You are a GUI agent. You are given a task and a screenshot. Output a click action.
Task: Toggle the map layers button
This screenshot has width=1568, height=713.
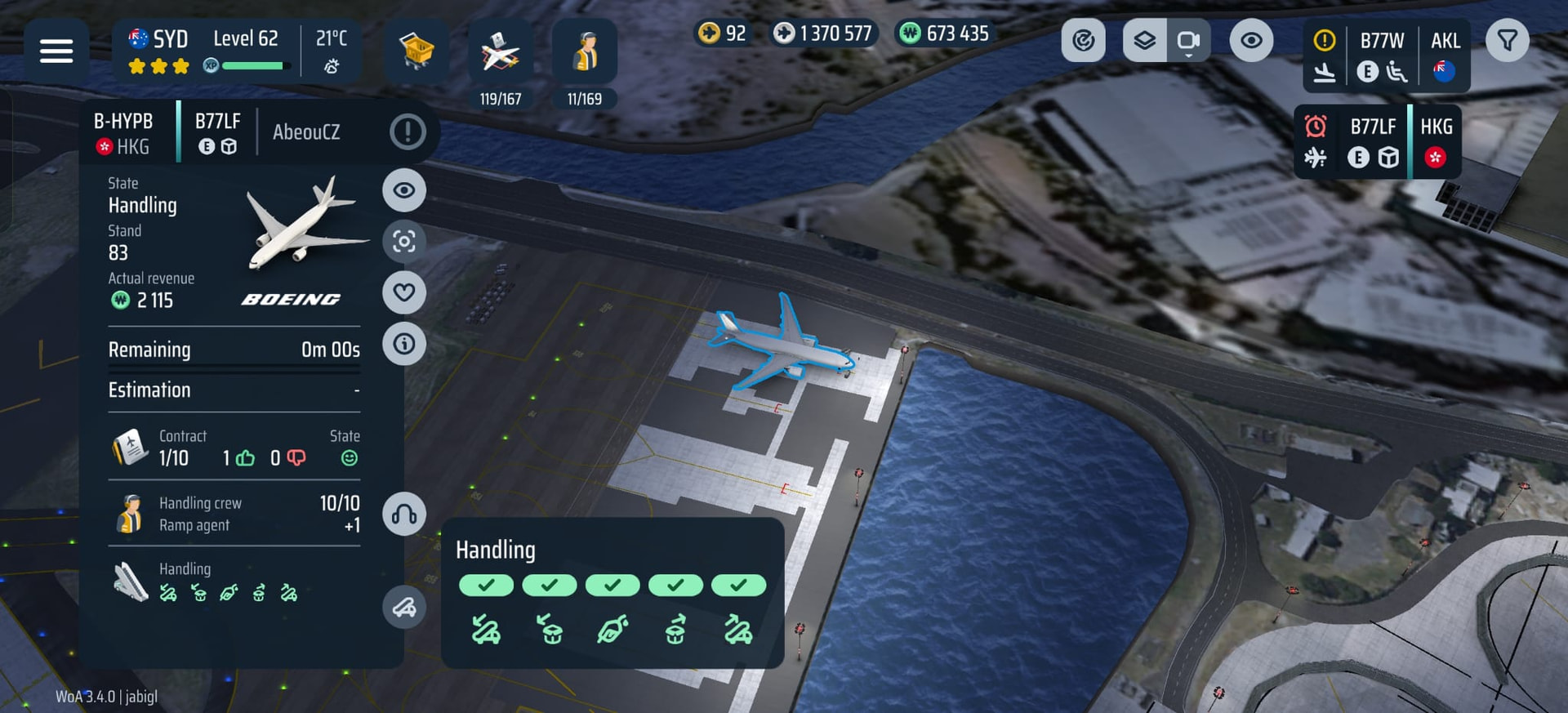click(1145, 41)
